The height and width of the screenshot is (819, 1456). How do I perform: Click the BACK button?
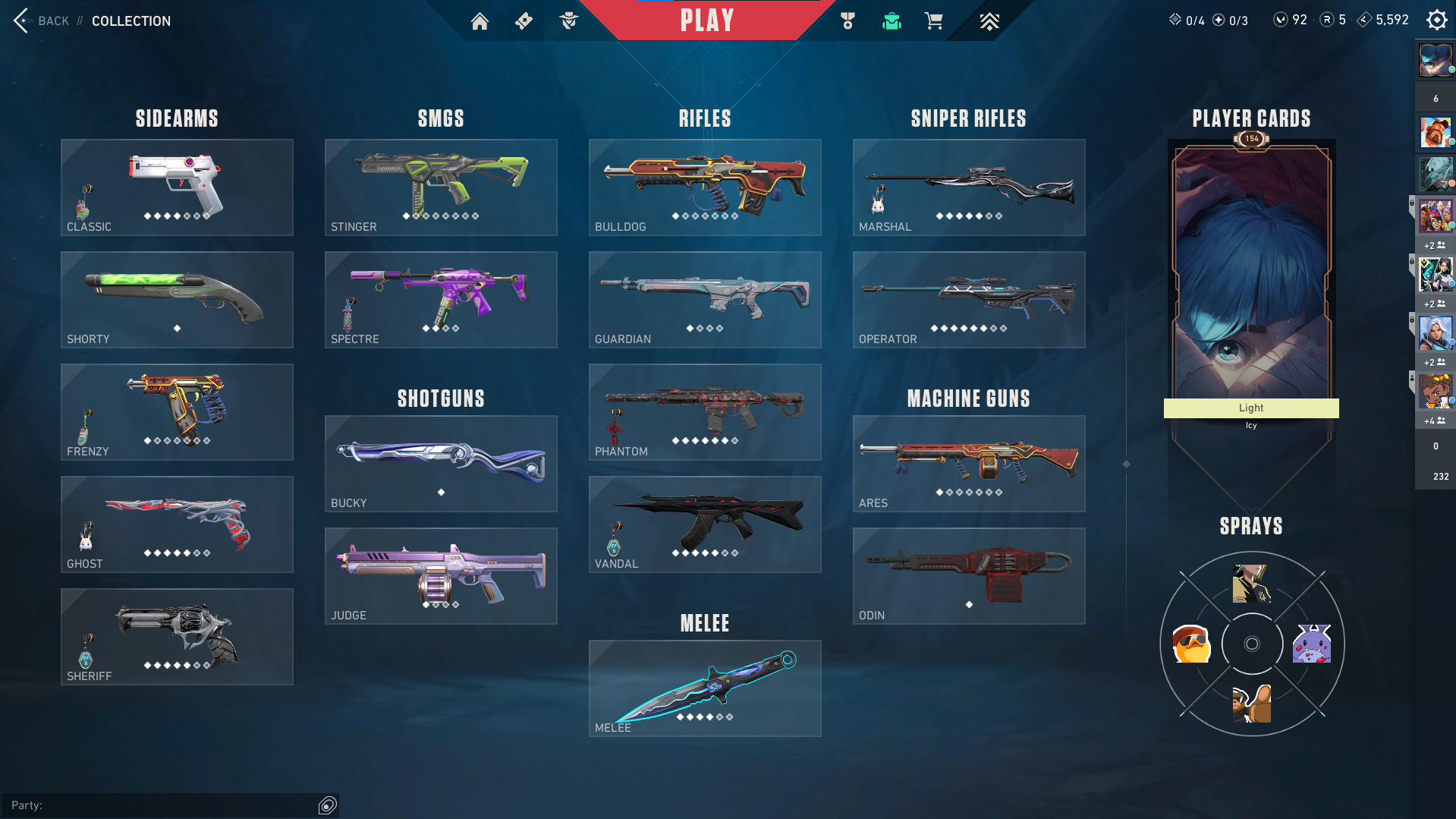(x=46, y=20)
